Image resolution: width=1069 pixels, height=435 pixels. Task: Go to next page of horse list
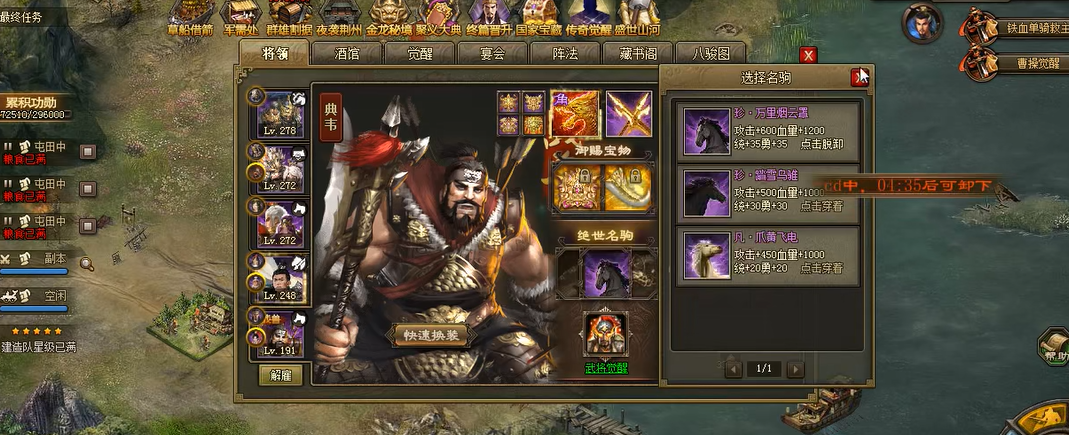(796, 369)
